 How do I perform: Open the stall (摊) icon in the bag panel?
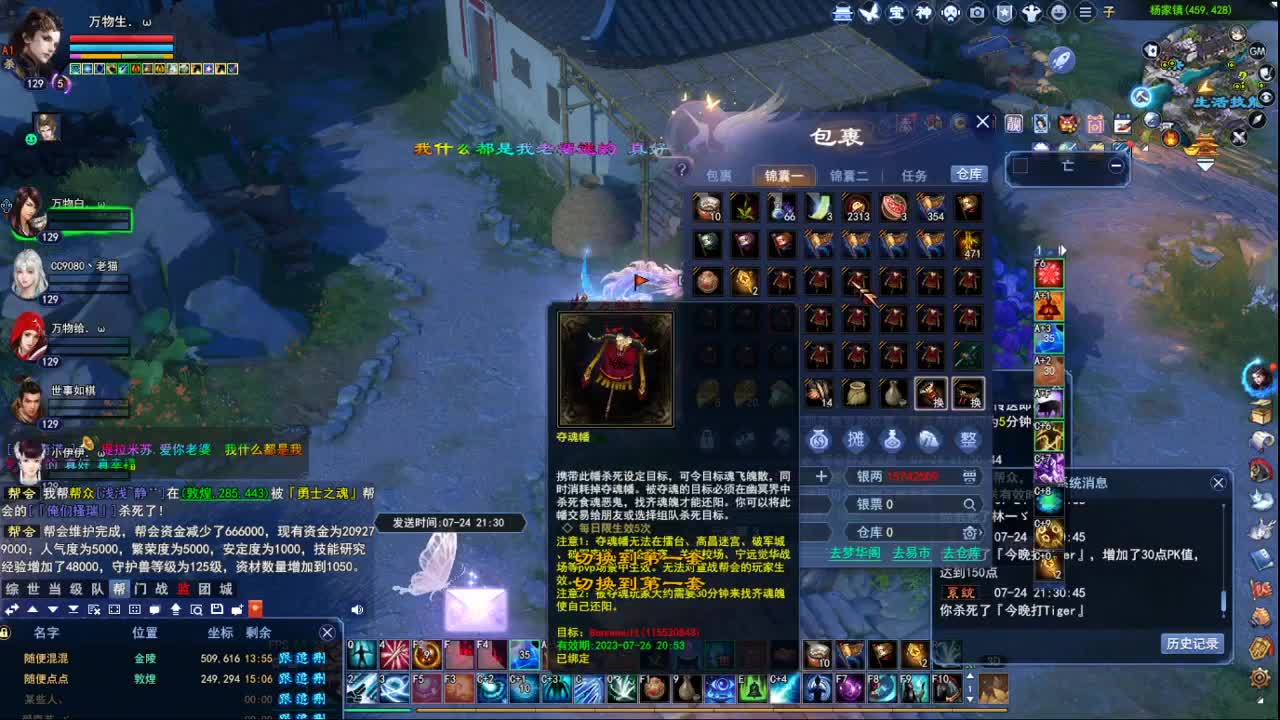point(856,438)
